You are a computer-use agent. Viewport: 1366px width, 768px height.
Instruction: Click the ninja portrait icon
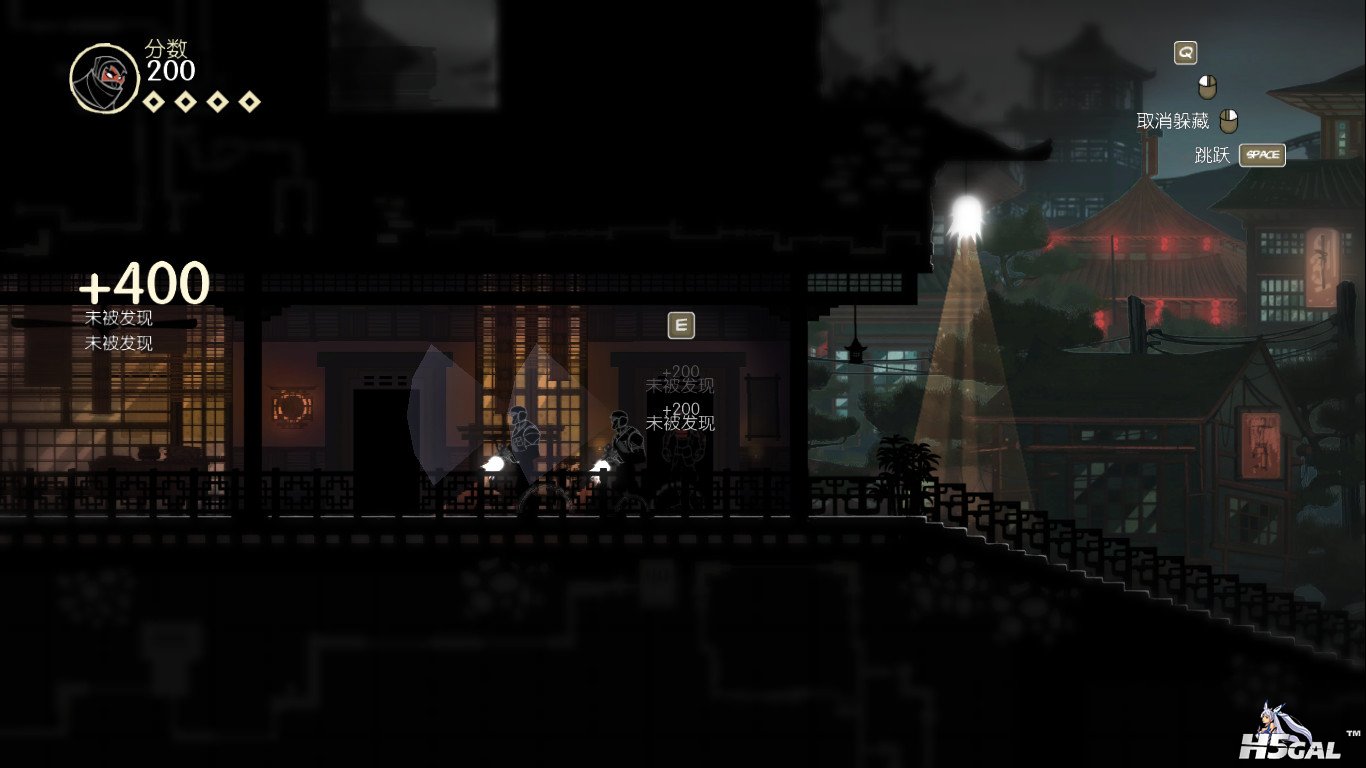click(104, 78)
